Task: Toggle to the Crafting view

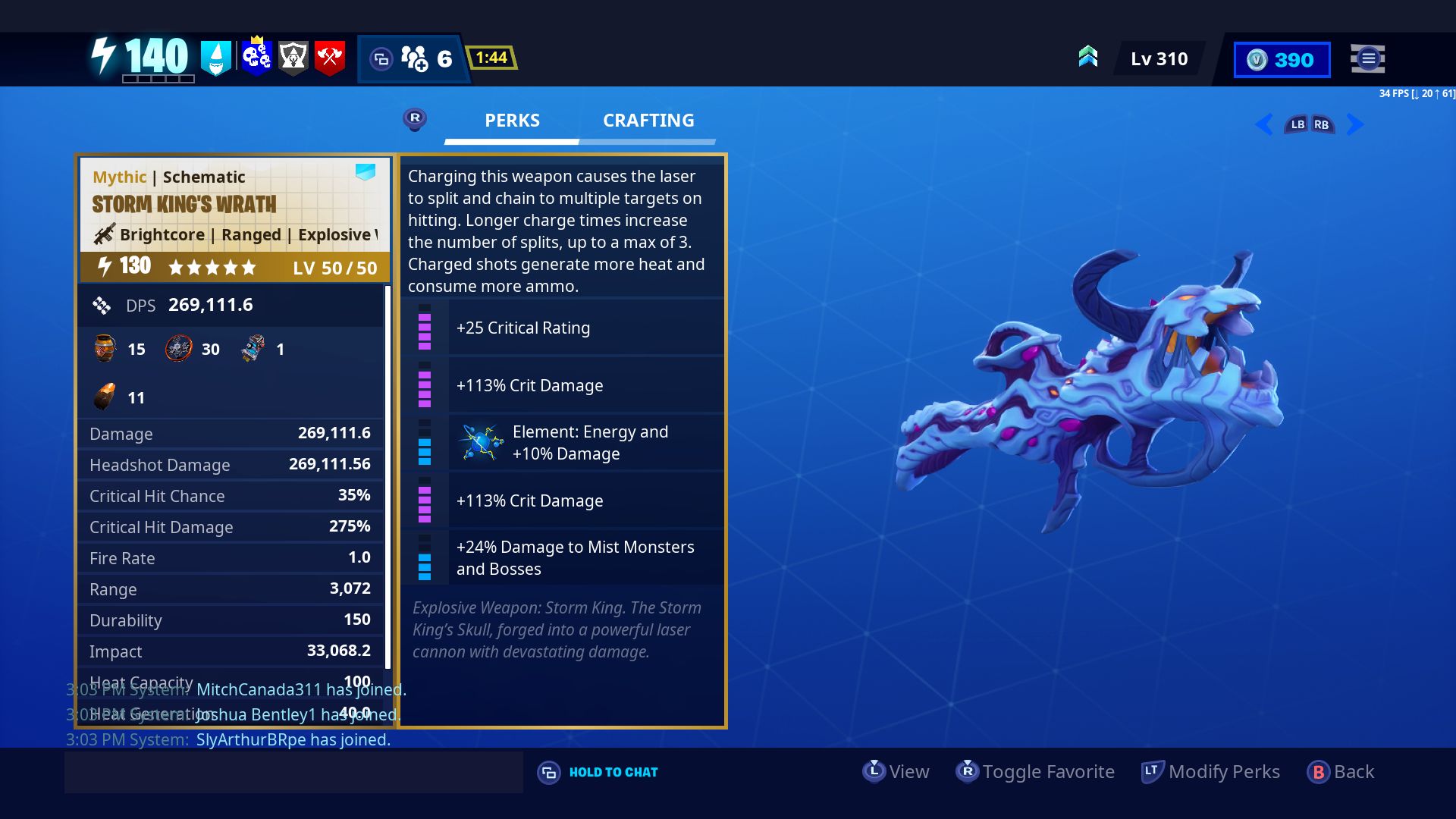Action: click(x=648, y=120)
